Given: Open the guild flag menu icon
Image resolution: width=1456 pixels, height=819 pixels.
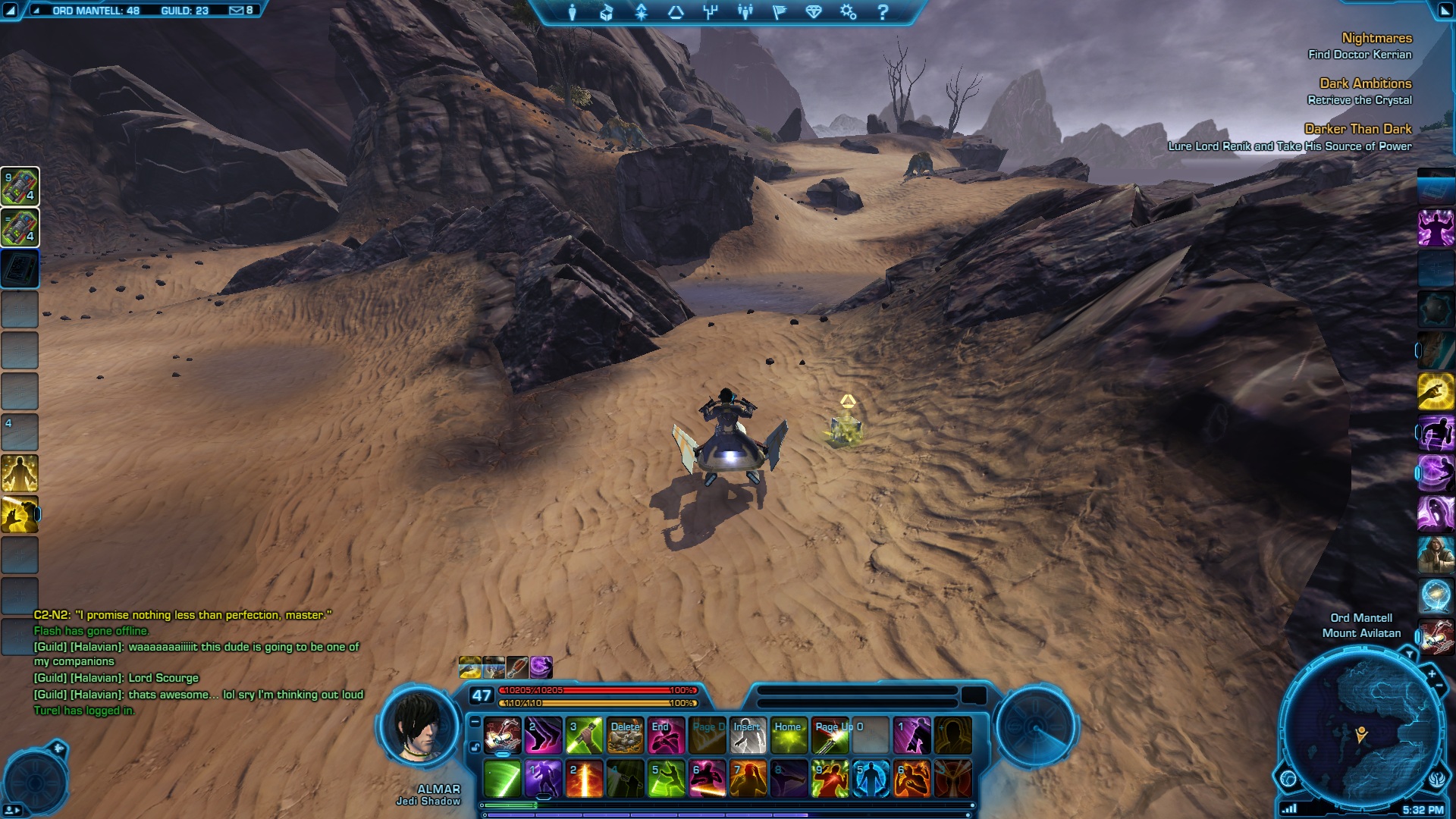Looking at the screenshot, I should tap(780, 12).
